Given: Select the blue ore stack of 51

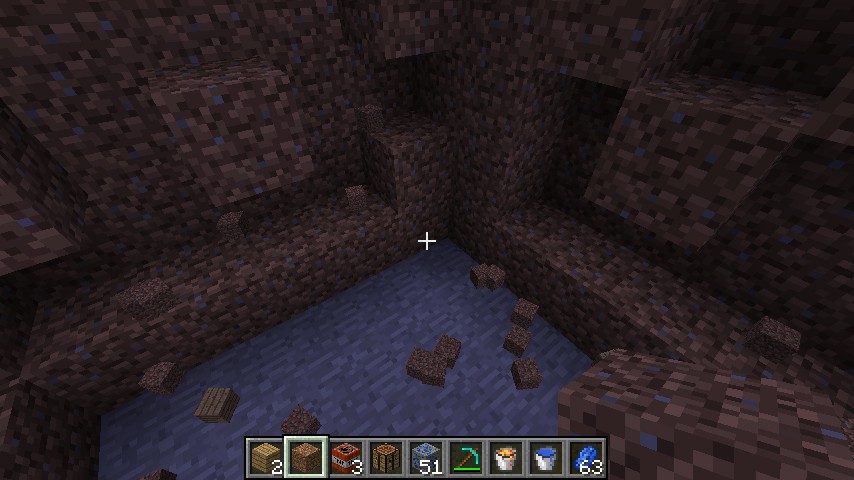Looking at the screenshot, I should [x=426, y=458].
